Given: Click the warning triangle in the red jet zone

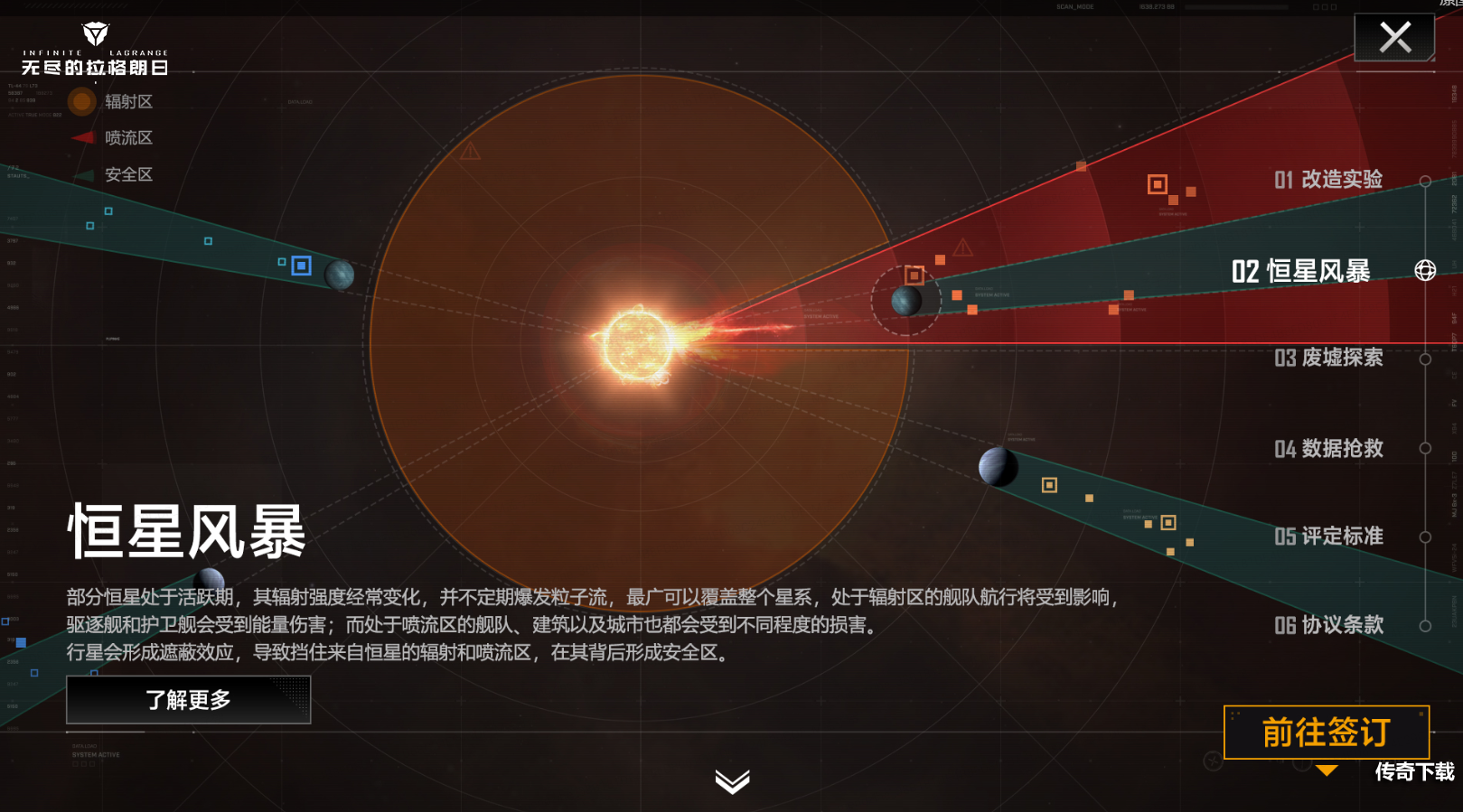Looking at the screenshot, I should point(962,247).
